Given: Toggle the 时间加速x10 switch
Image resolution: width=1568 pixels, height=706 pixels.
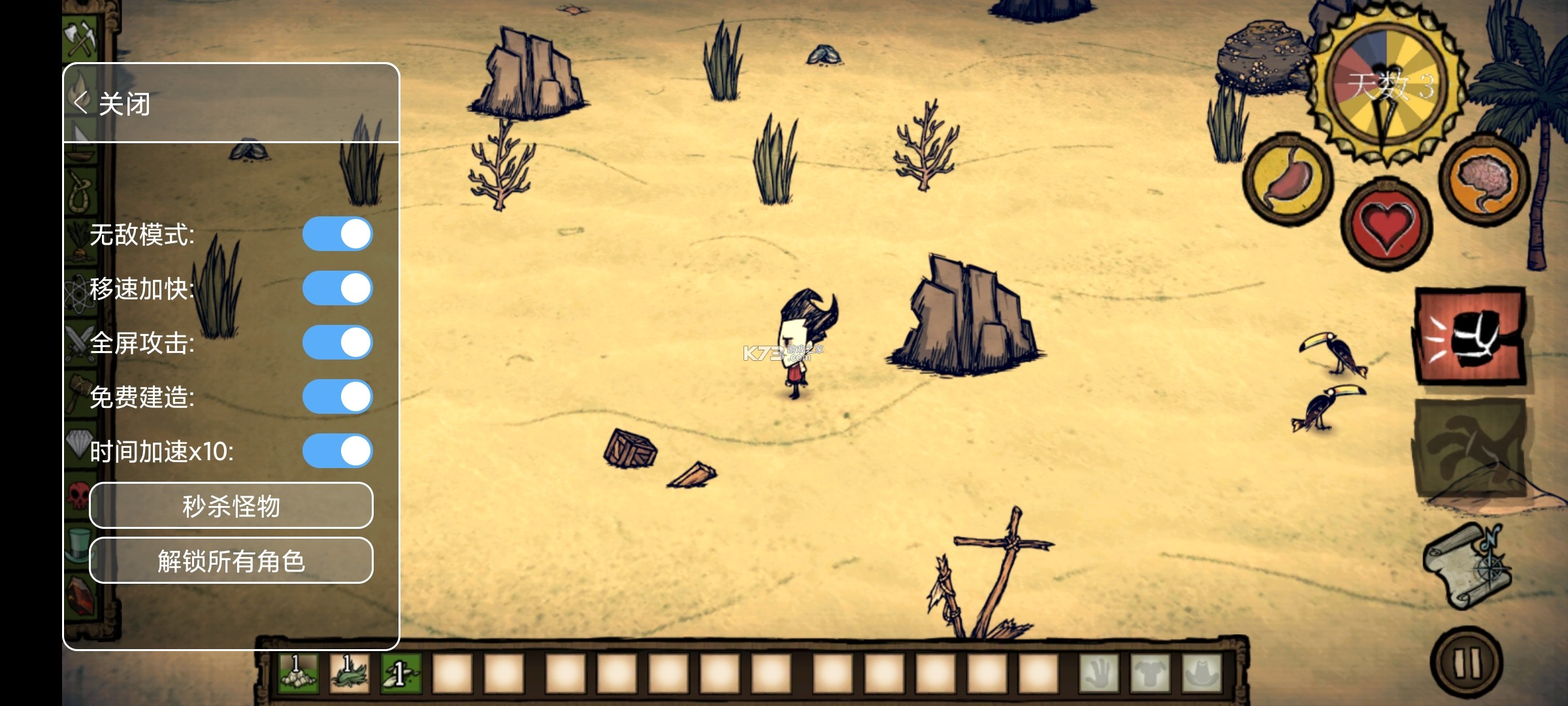Looking at the screenshot, I should [337, 451].
